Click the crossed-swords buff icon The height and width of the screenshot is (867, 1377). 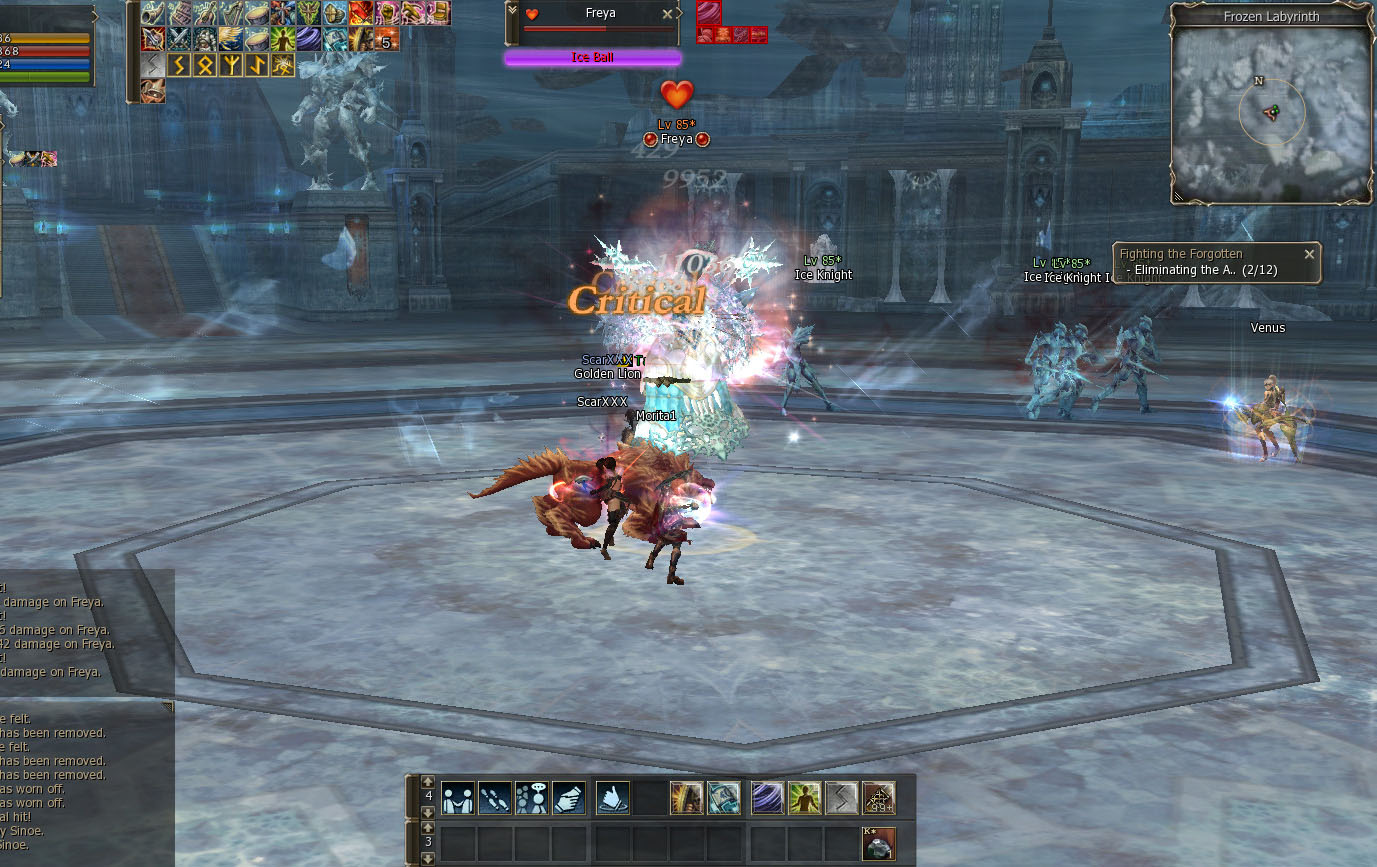(178, 38)
